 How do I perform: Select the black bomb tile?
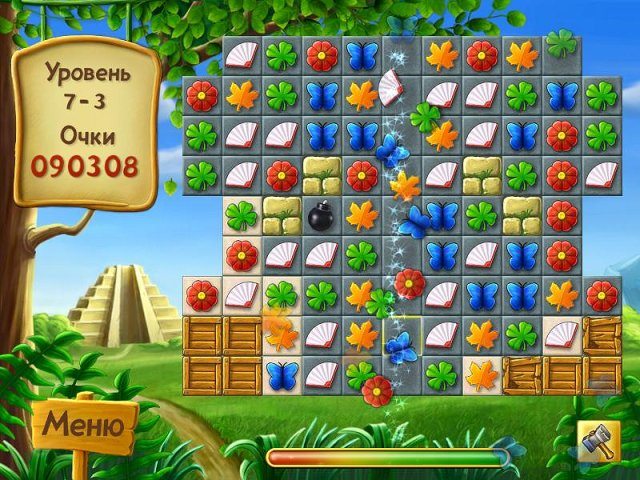pos(321,215)
